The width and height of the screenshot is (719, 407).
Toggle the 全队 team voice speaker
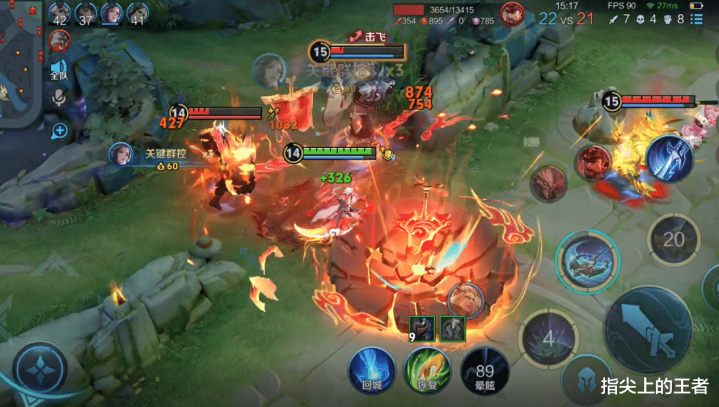coord(59,70)
